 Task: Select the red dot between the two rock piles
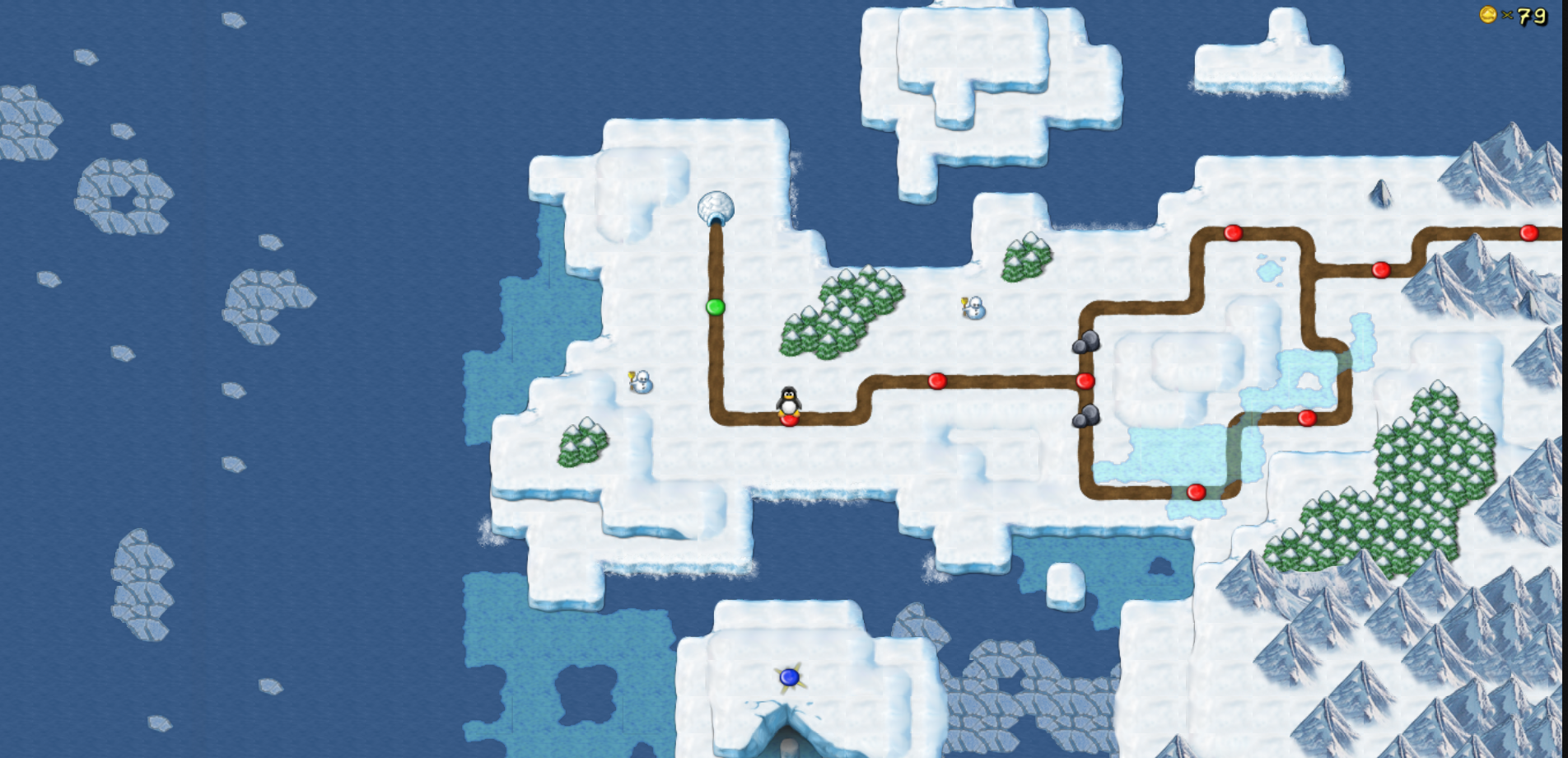coord(1085,381)
